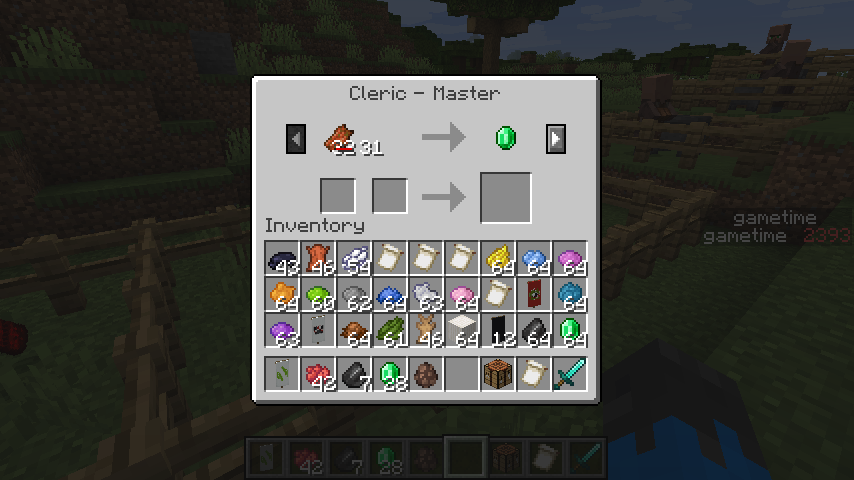
Task: Select the purple dye stack of 63
Action: 282,331
